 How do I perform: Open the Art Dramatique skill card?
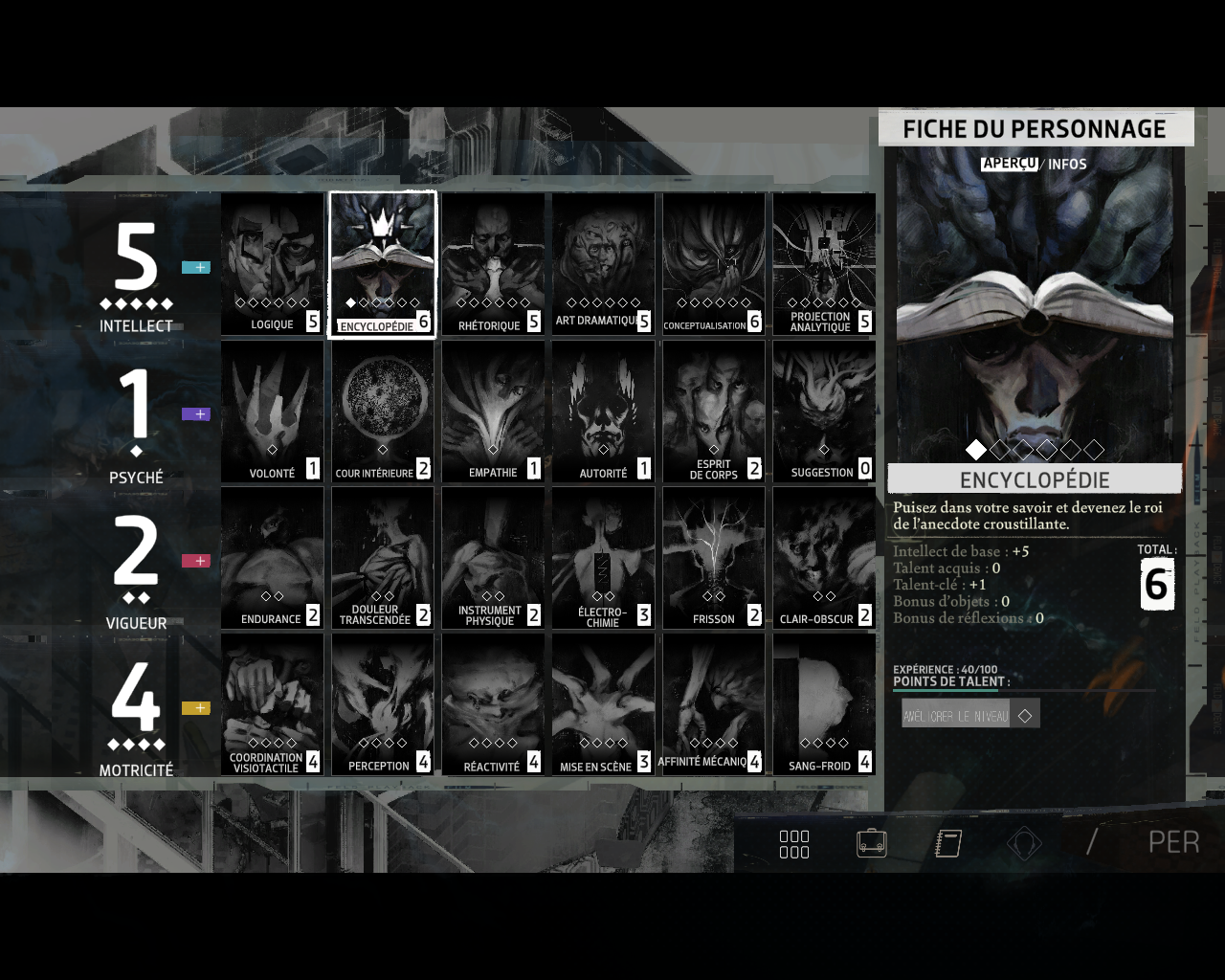pyautogui.click(x=603, y=264)
